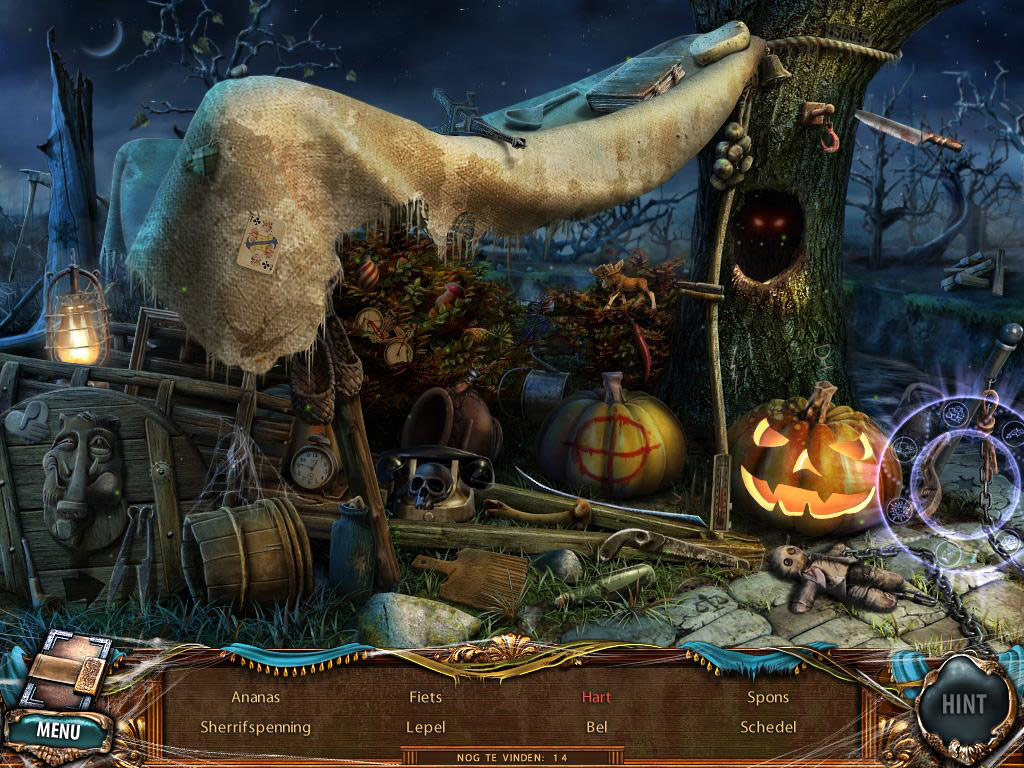1024x768 pixels.
Task: Open the leather case icon above Menu
Action: pos(65,671)
